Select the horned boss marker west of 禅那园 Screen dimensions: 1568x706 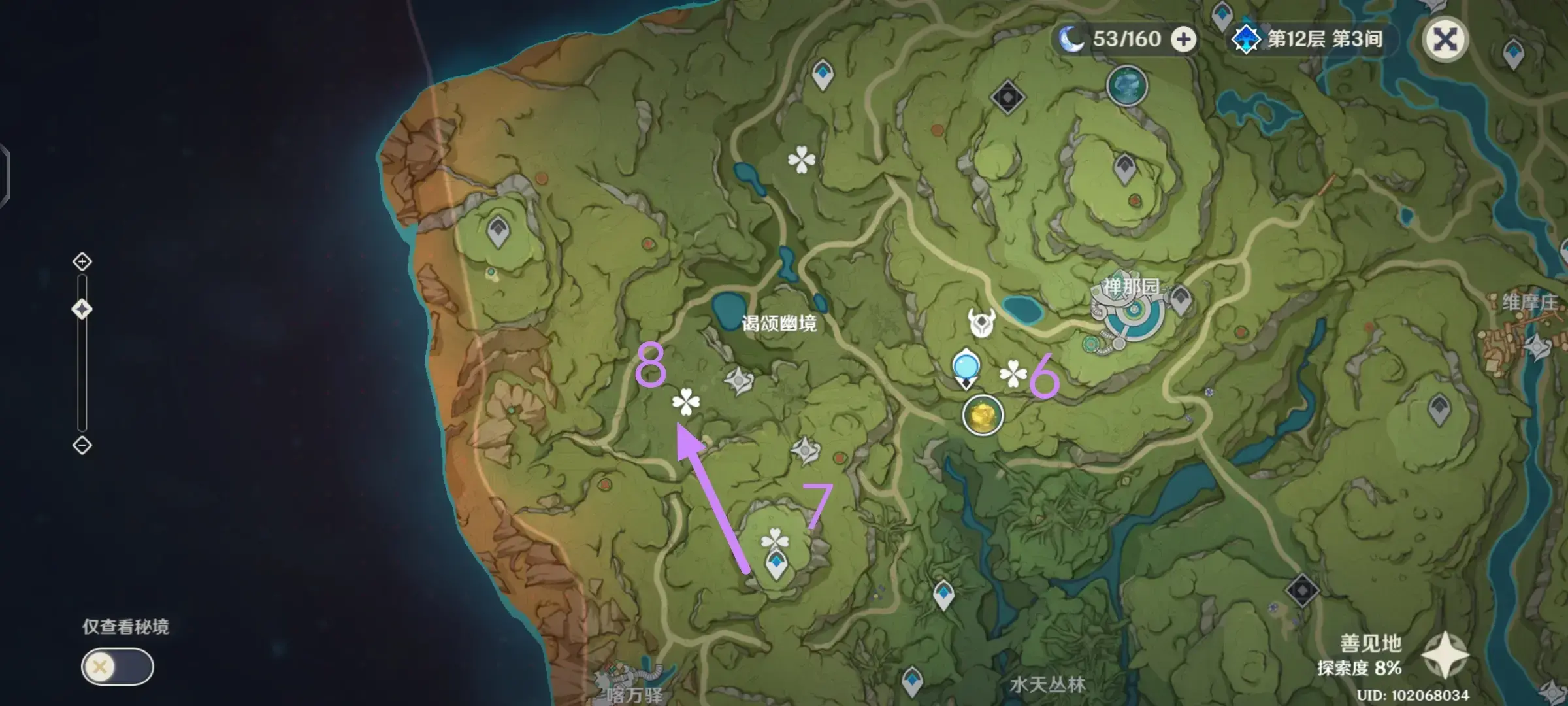981,322
